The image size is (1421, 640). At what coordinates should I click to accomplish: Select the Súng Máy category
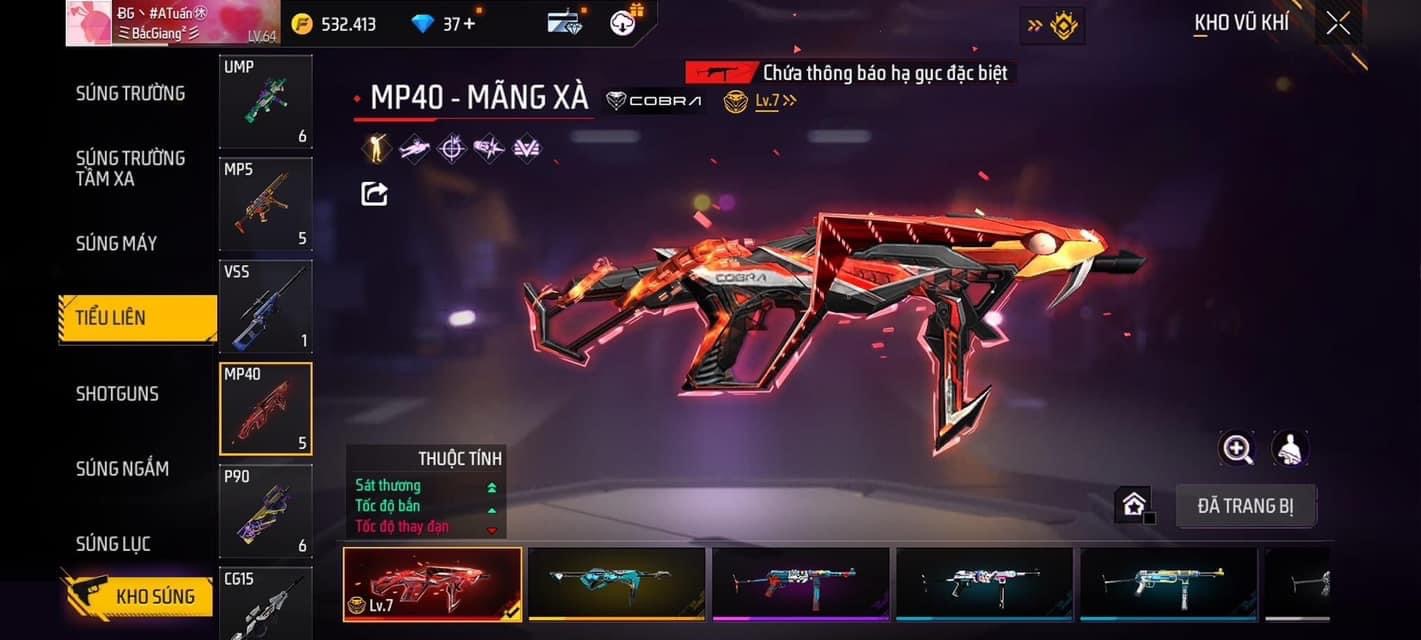click(117, 243)
